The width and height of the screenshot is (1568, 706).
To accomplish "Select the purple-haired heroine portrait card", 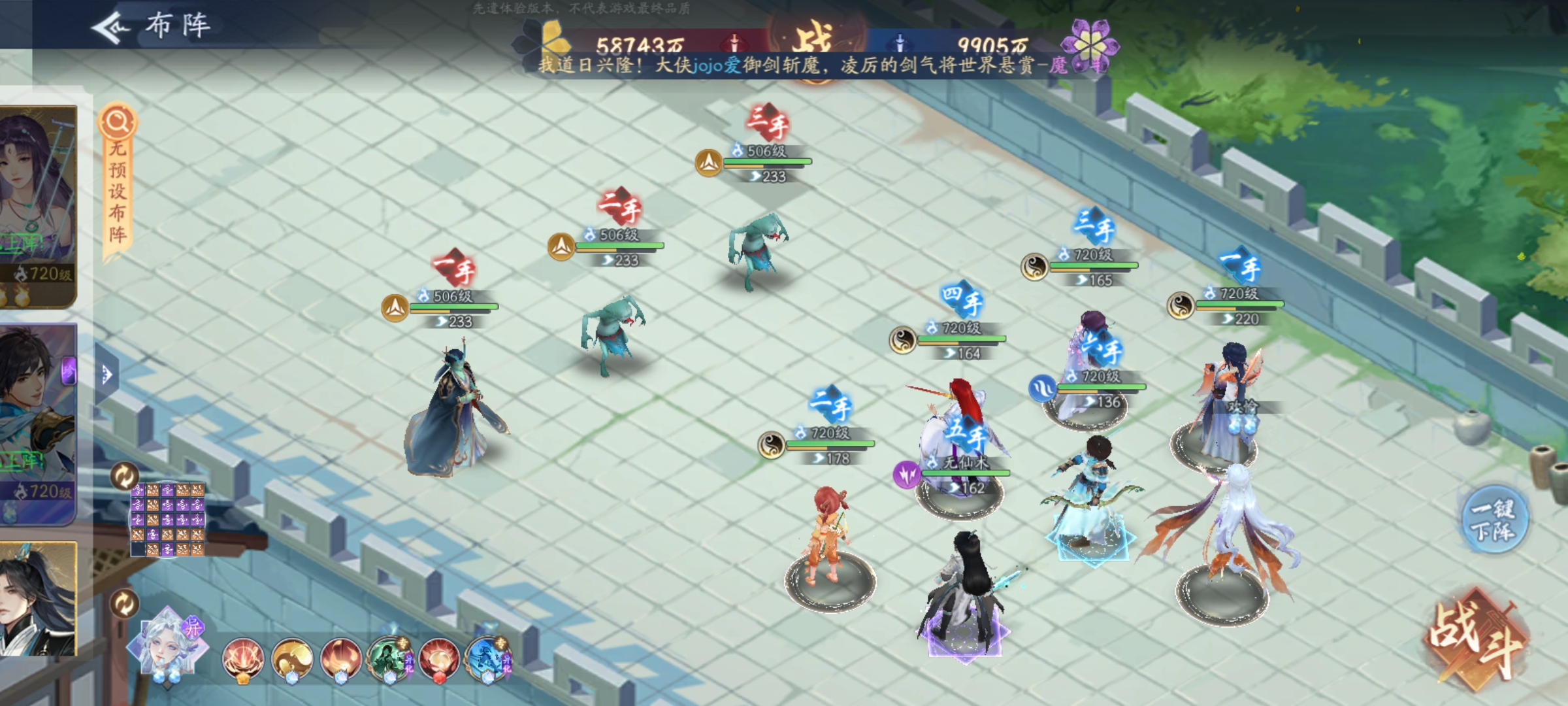I will pyautogui.click(x=38, y=206).
